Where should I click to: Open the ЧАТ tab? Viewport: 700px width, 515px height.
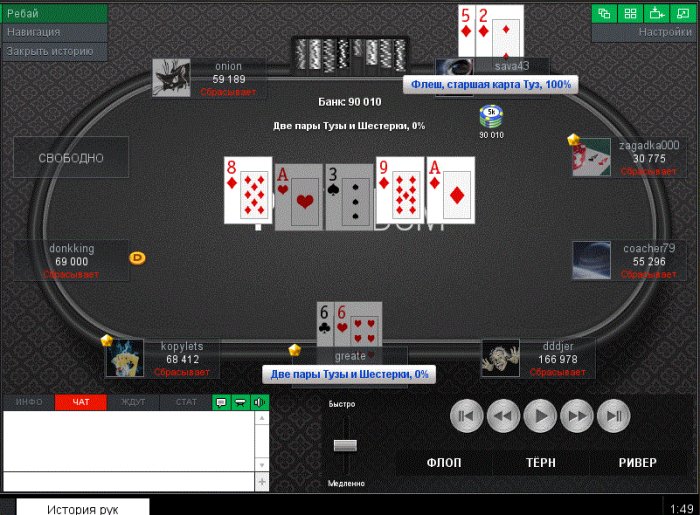(81, 402)
